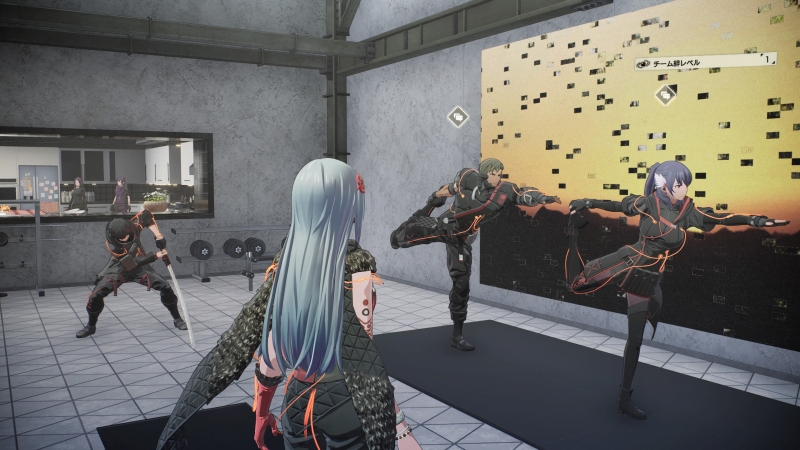Select the talk marker above the purple-haired character
Image resolution: width=800 pixels, height=450 pixels.
[666, 94]
